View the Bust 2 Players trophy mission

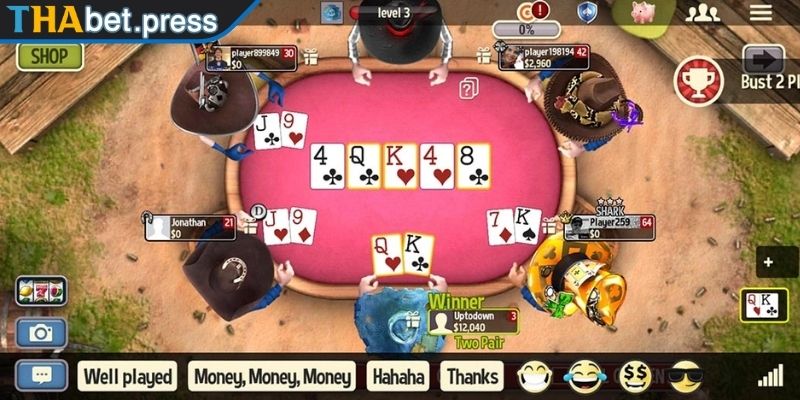699,80
